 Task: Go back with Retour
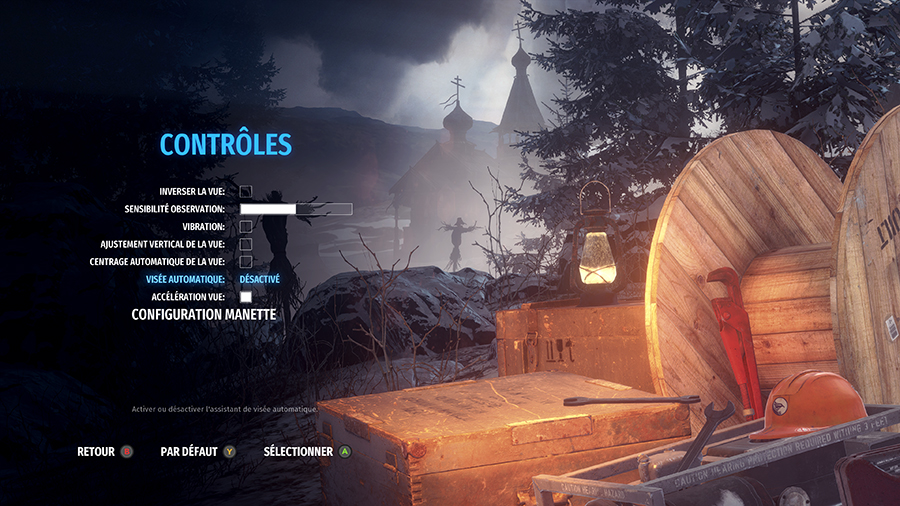point(104,452)
